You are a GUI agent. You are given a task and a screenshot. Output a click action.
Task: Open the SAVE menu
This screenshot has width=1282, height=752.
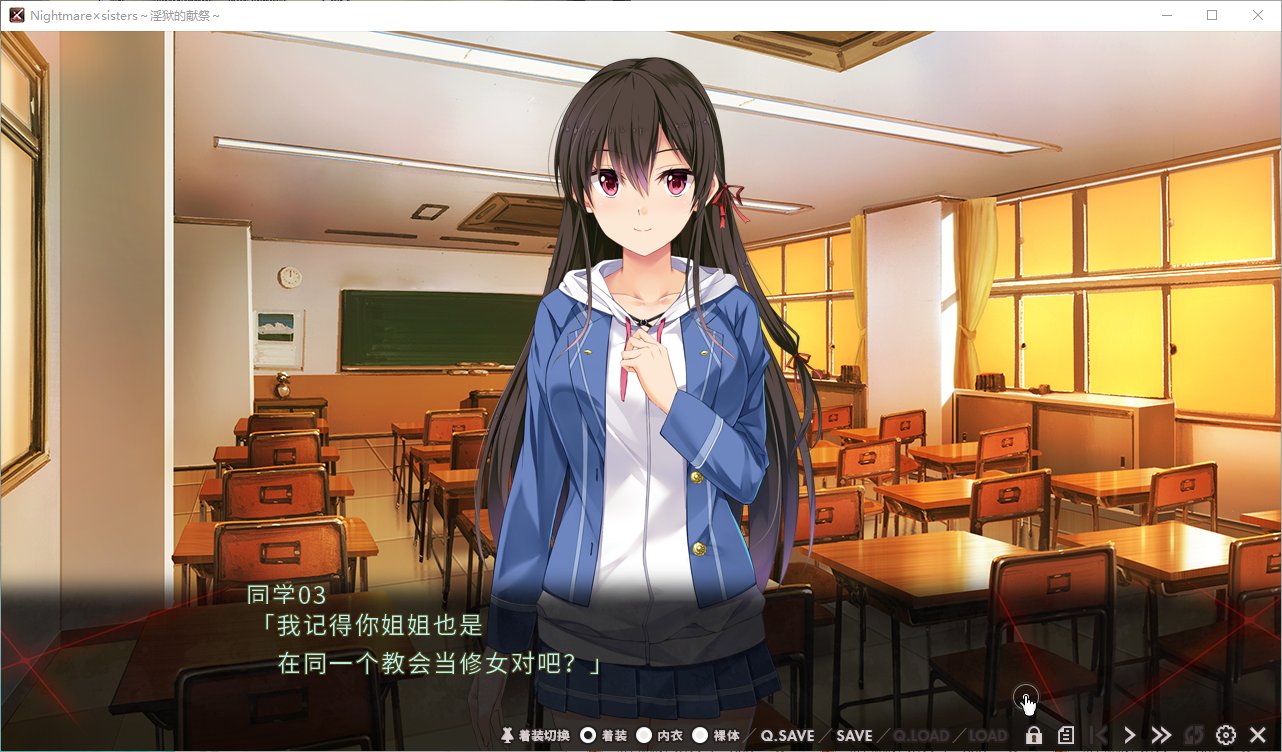tap(854, 735)
